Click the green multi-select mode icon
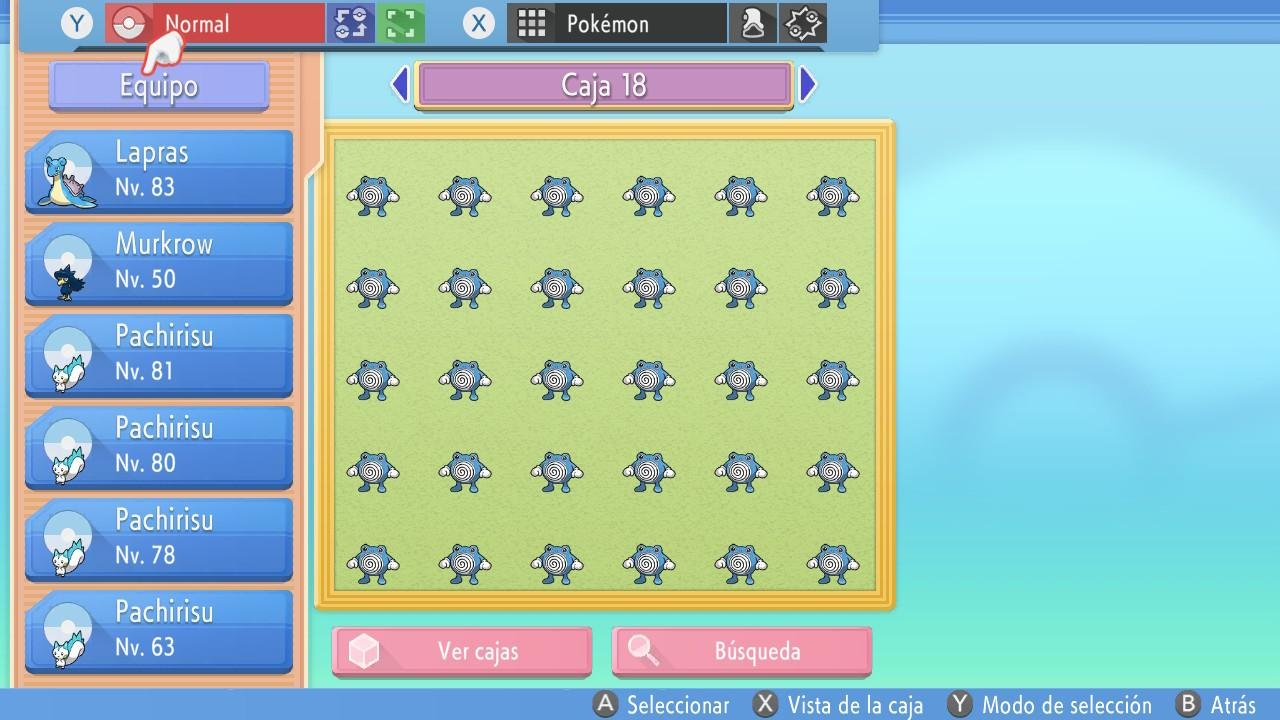1280x720 pixels. [x=399, y=22]
